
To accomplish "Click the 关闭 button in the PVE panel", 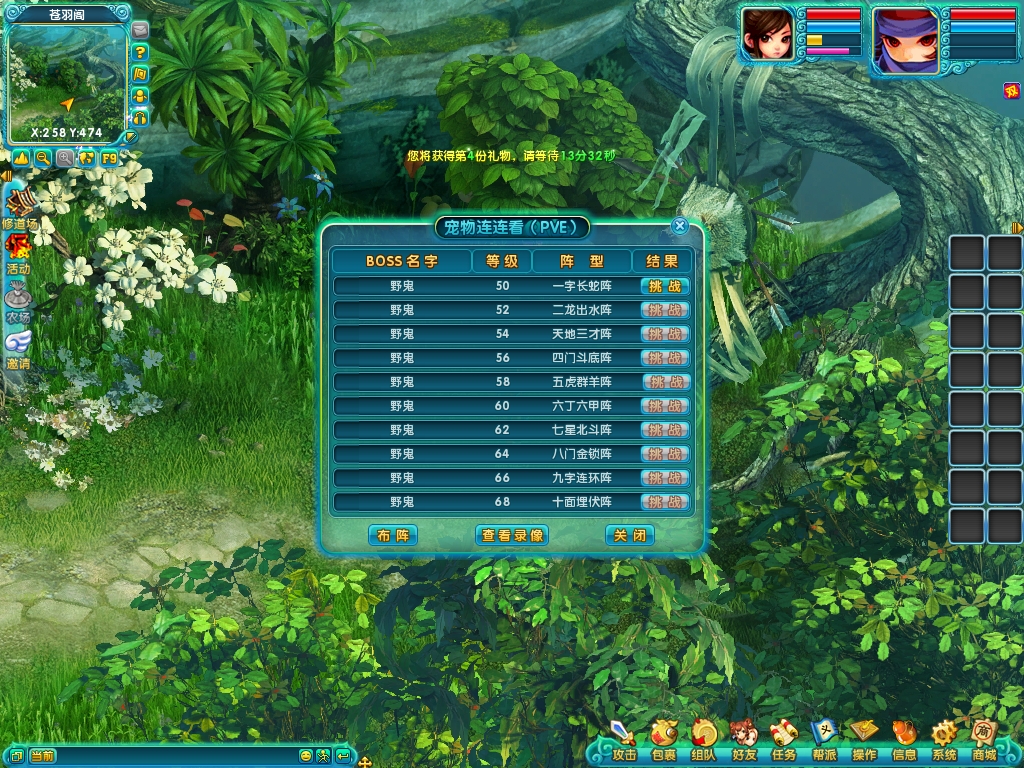I will (x=630, y=535).
